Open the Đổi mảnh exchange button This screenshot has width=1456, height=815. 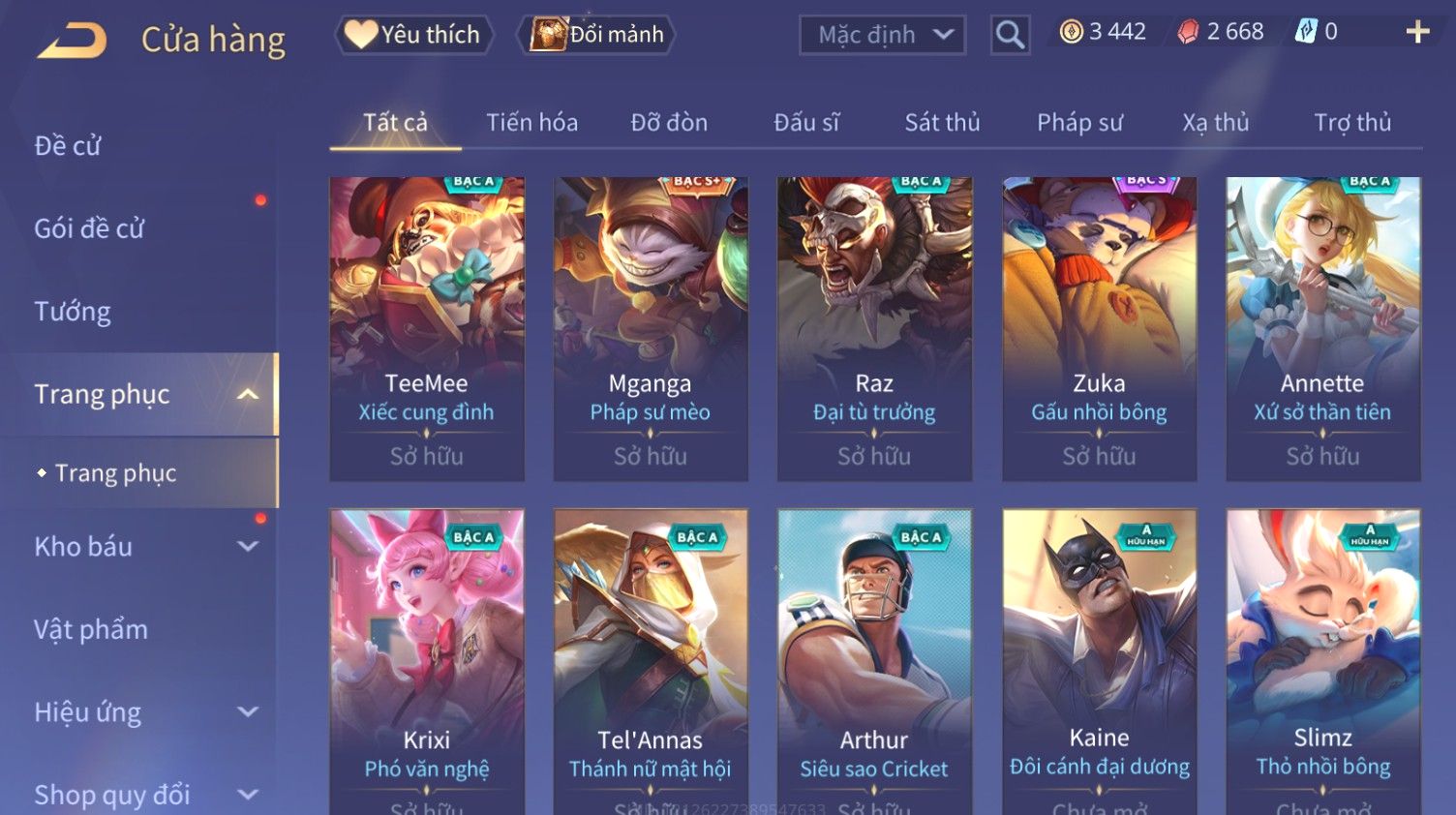point(598,35)
